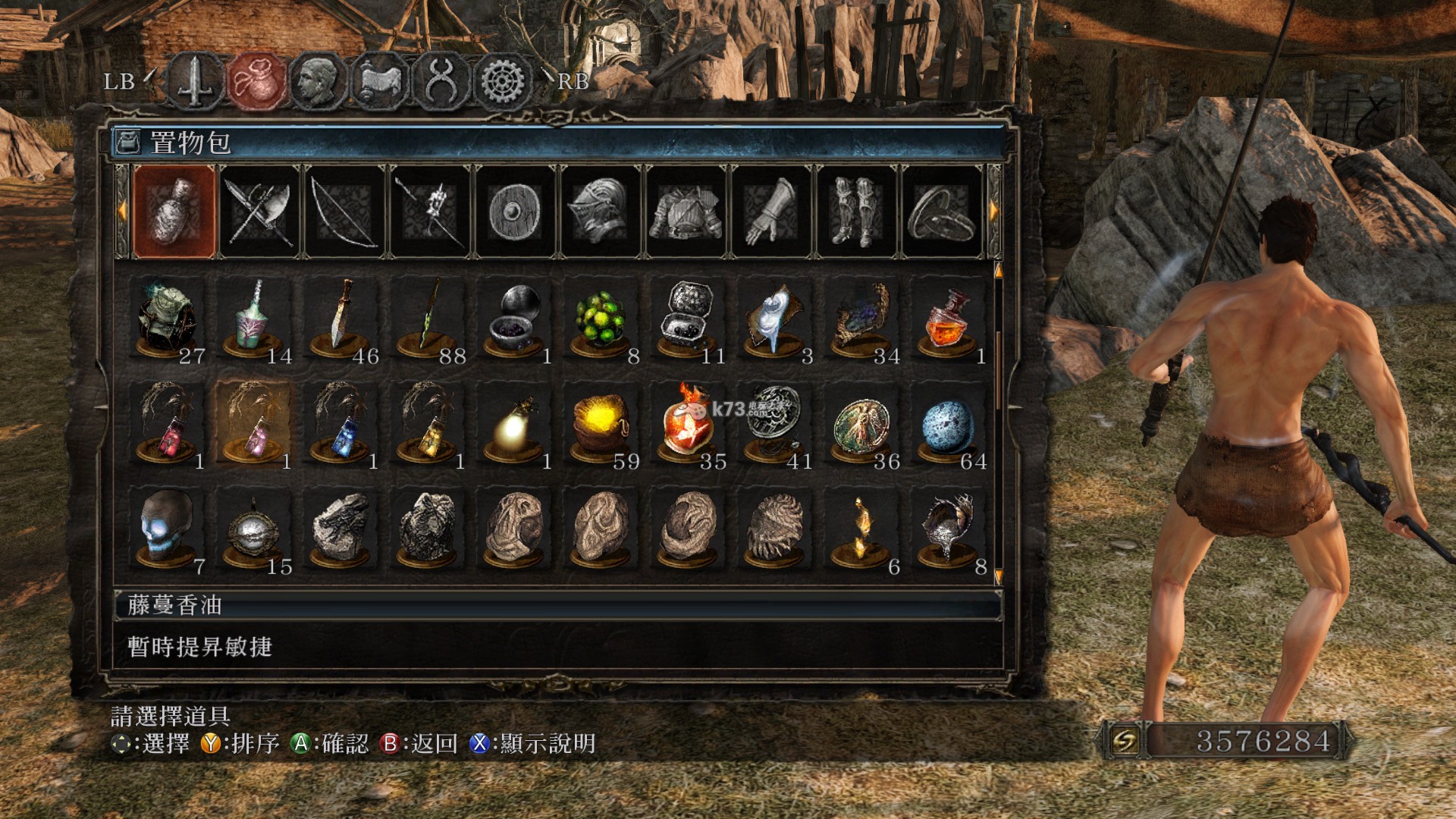
Task: Show the leggings category
Action: pos(856,212)
